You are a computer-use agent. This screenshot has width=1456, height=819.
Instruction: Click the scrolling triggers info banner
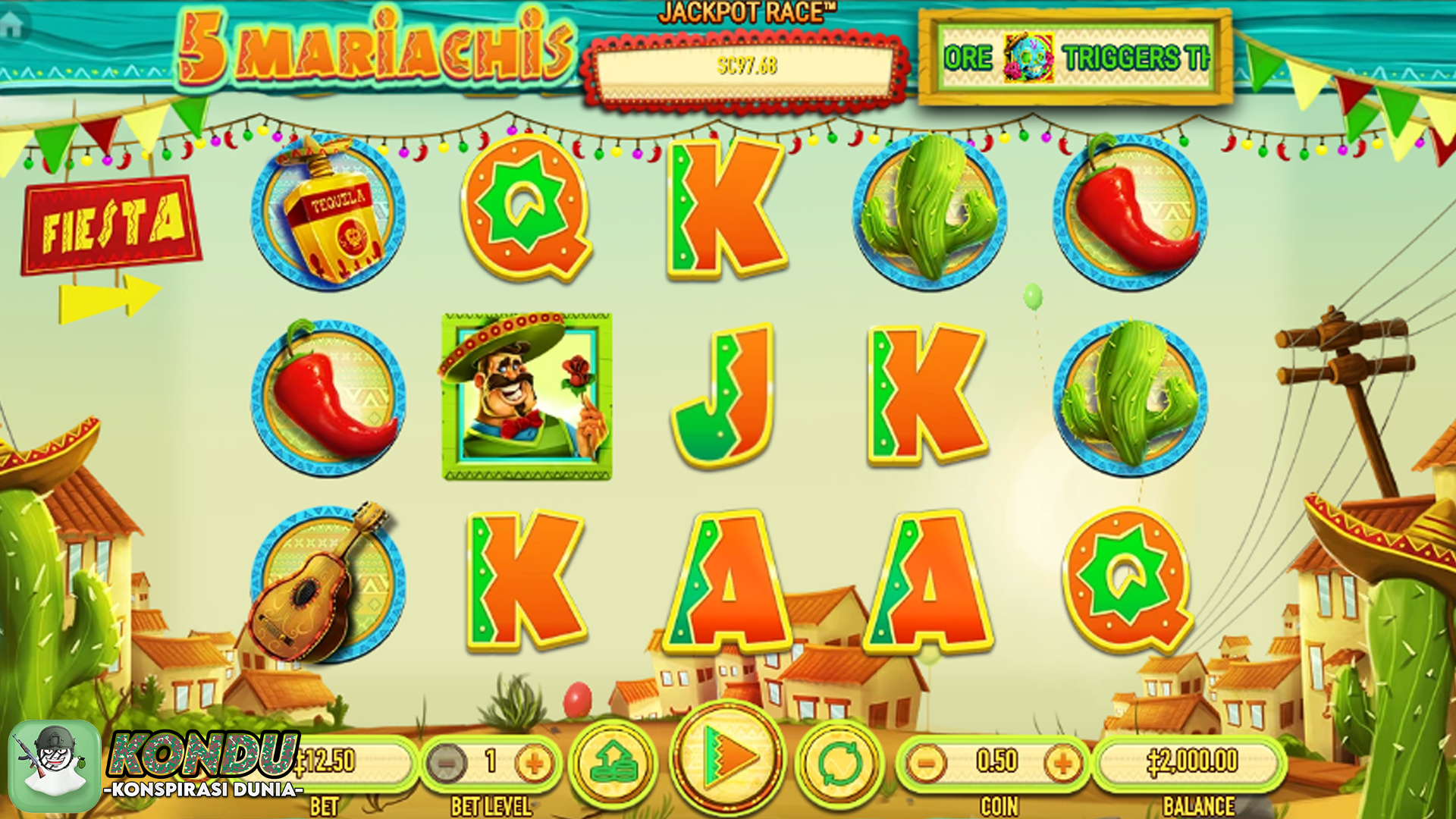(1075, 58)
